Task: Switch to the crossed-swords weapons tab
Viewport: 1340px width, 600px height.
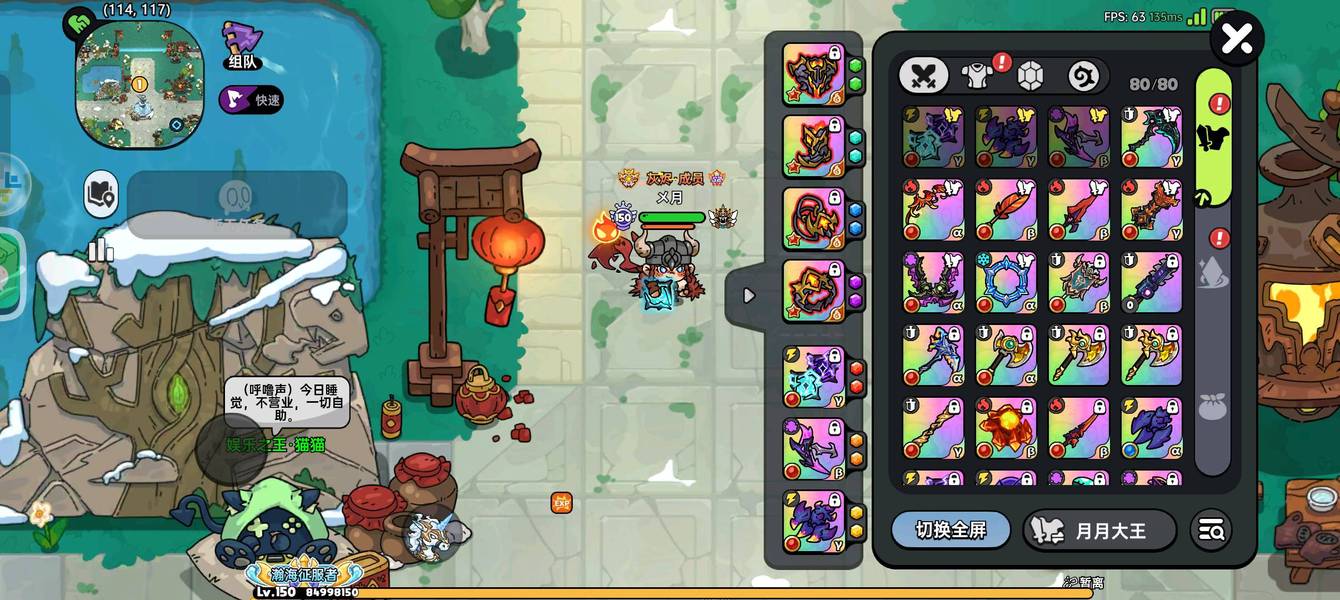Action: pos(923,76)
